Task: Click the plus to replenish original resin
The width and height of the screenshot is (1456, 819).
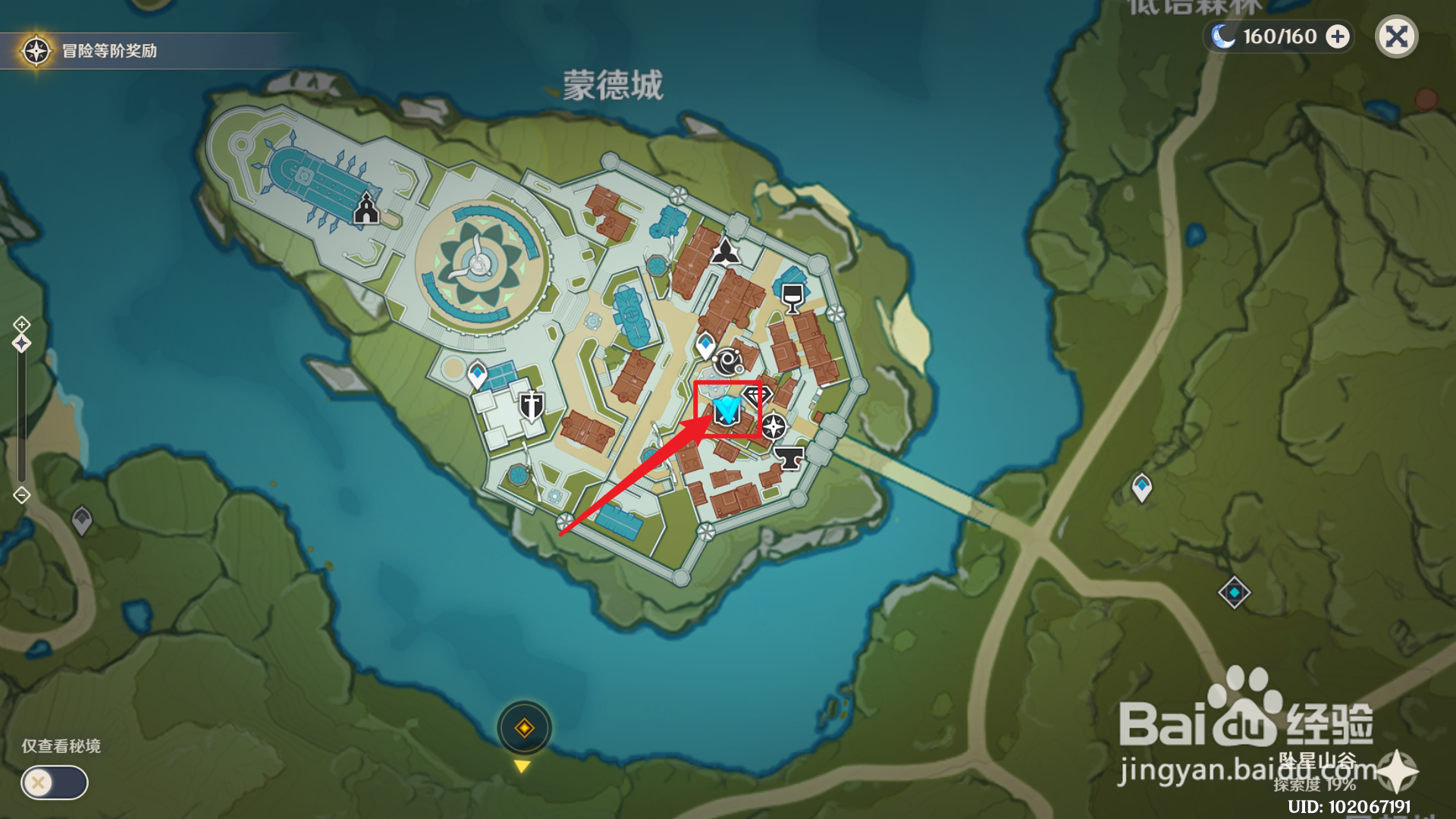Action: click(x=1337, y=36)
